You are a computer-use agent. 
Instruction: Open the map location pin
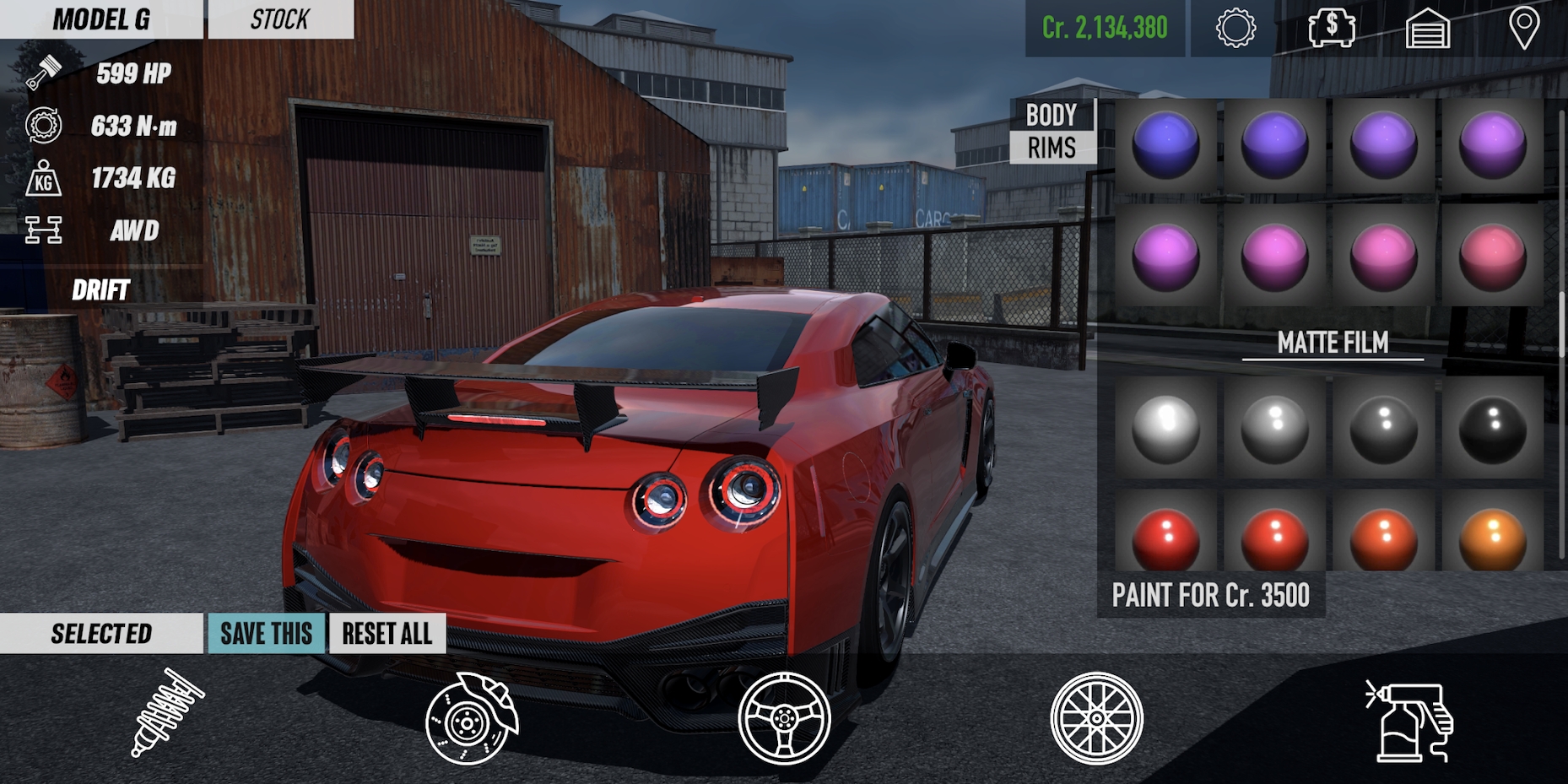[x=1523, y=28]
